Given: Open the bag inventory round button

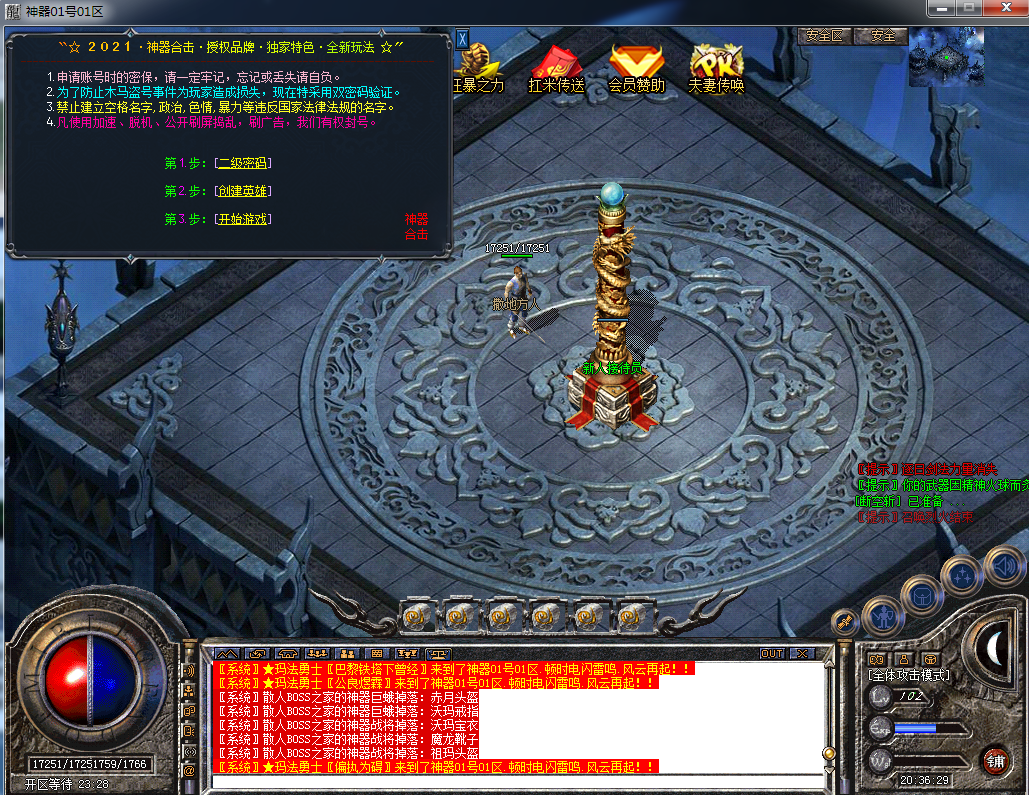Looking at the screenshot, I should 922,596.
